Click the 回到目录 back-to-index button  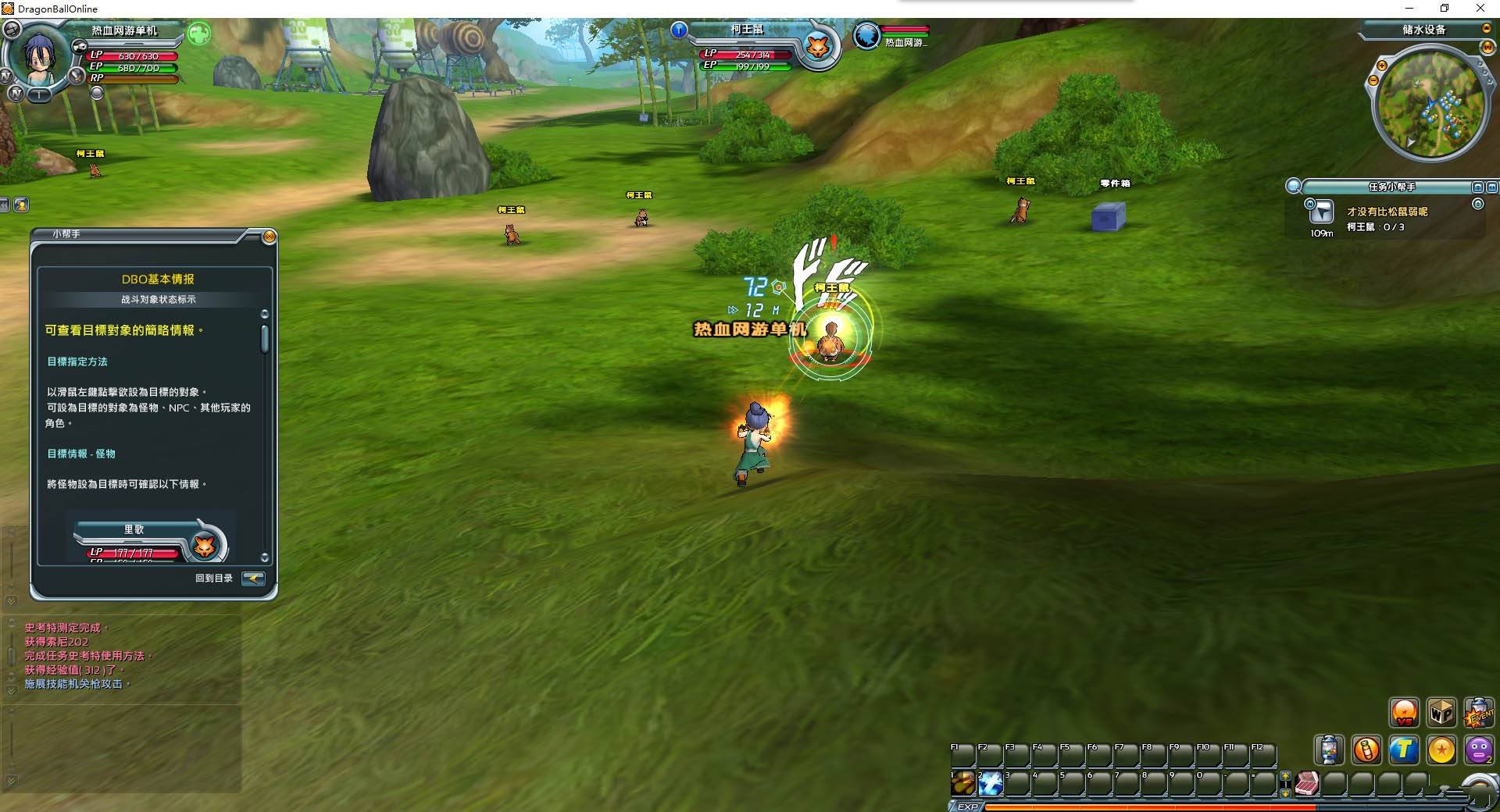(x=253, y=579)
